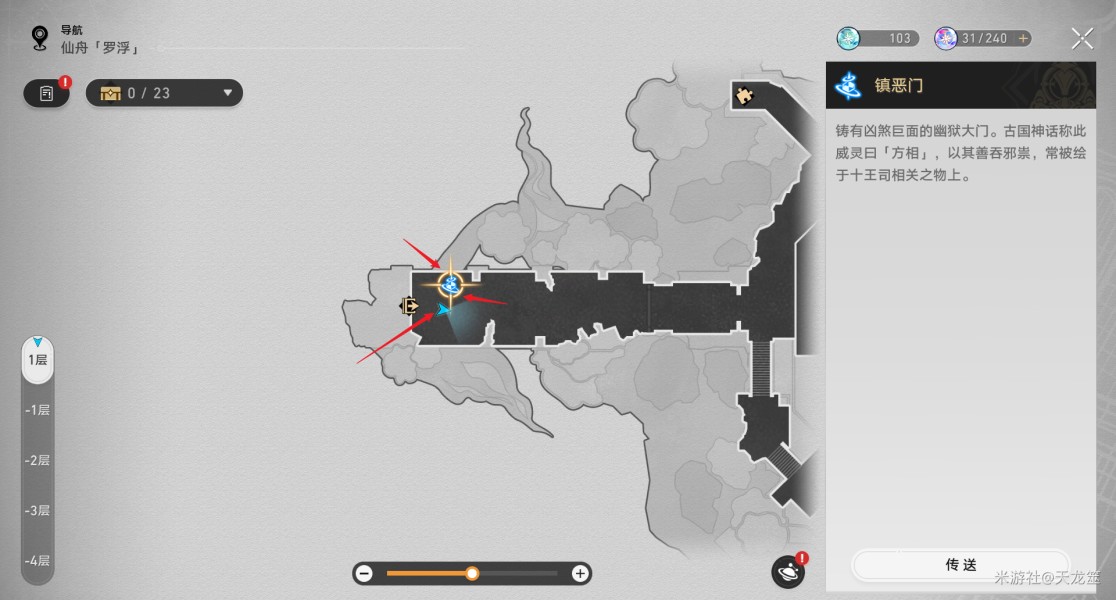Open the treasure chest 0/23 dropdown

[x=164, y=93]
